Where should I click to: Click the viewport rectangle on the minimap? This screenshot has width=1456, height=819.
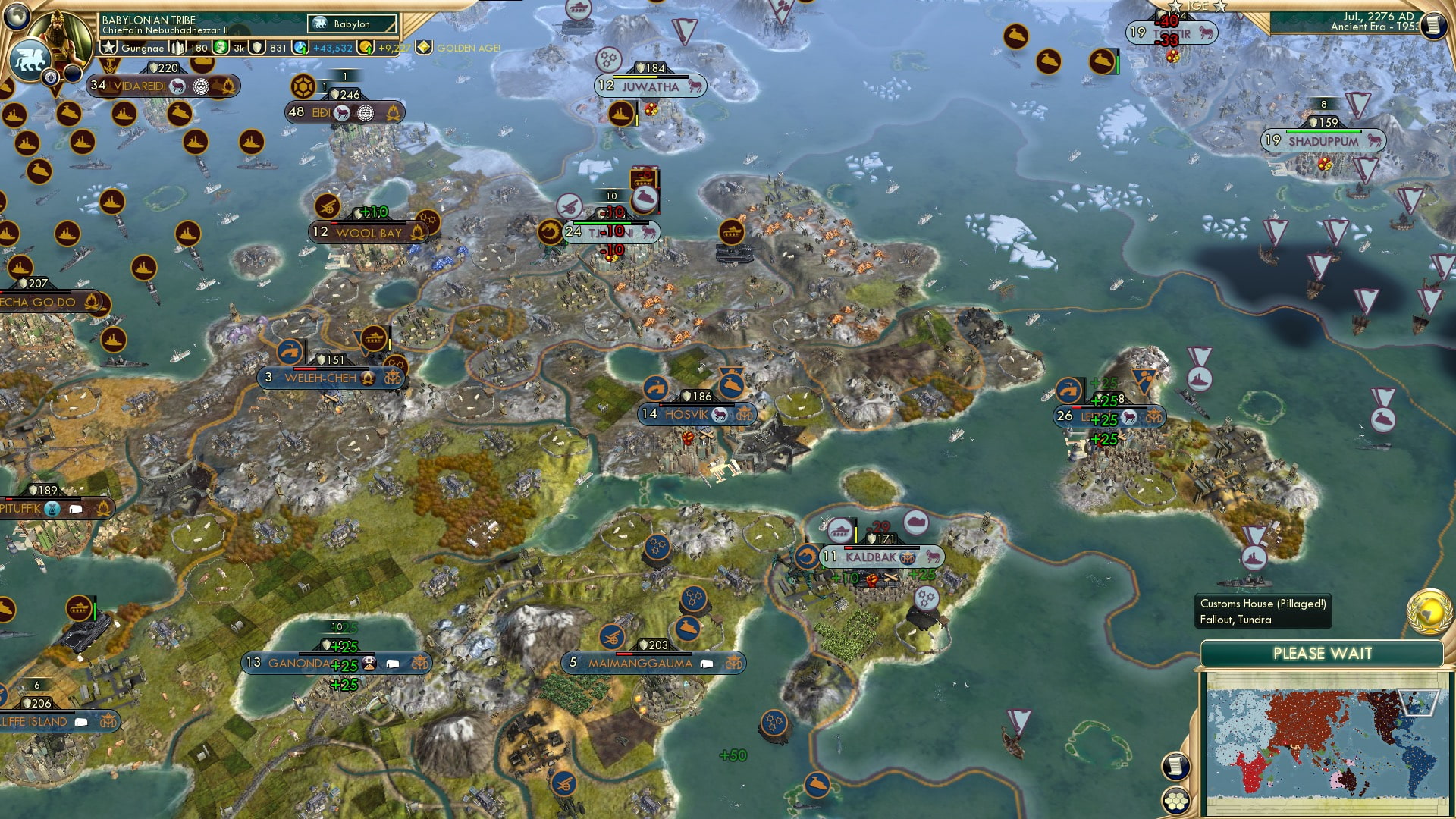click(x=1419, y=702)
